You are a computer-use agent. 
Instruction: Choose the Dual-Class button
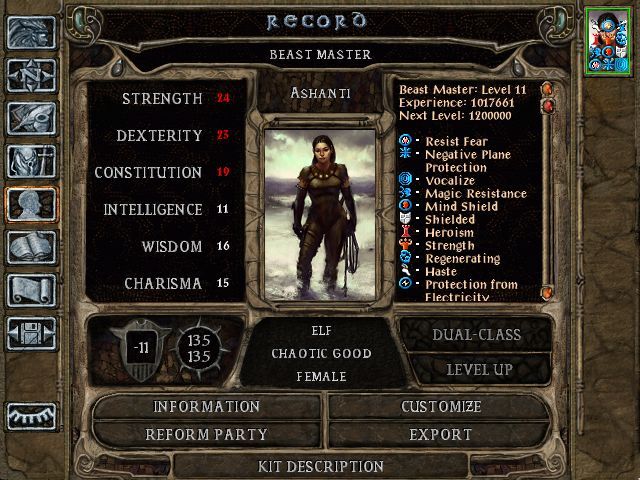(x=475, y=336)
